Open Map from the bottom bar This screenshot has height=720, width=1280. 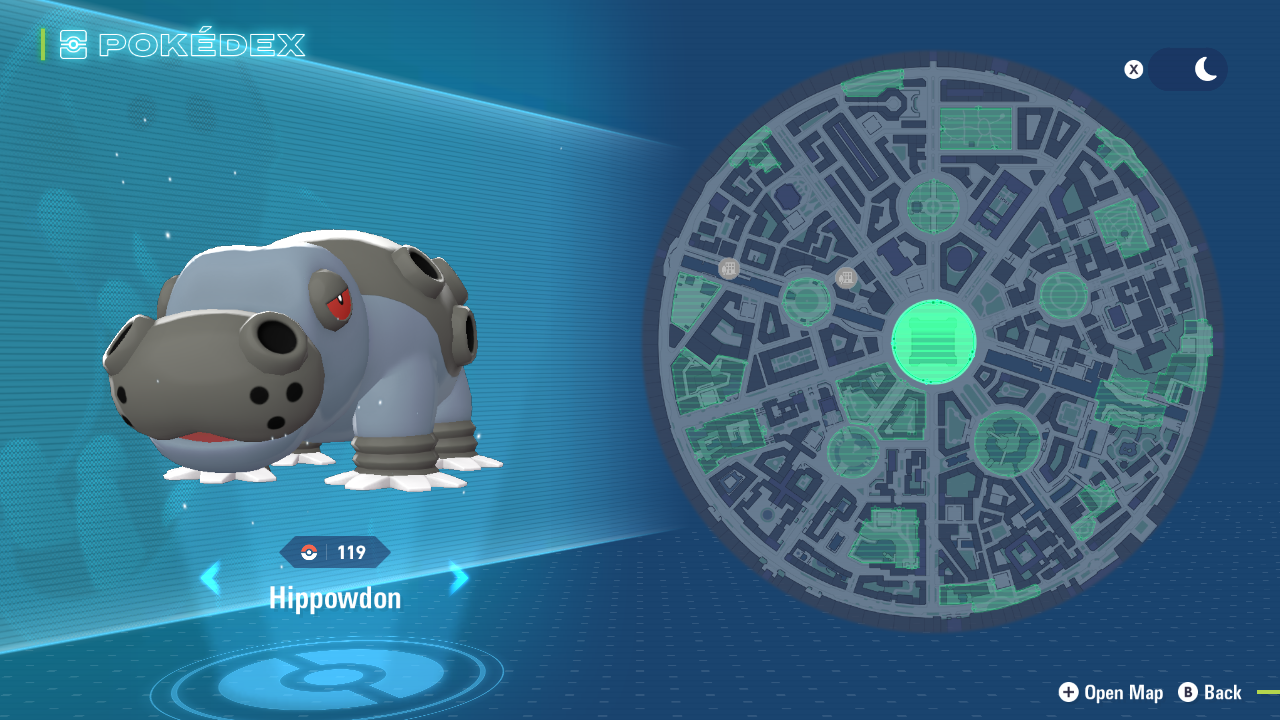point(1111,692)
